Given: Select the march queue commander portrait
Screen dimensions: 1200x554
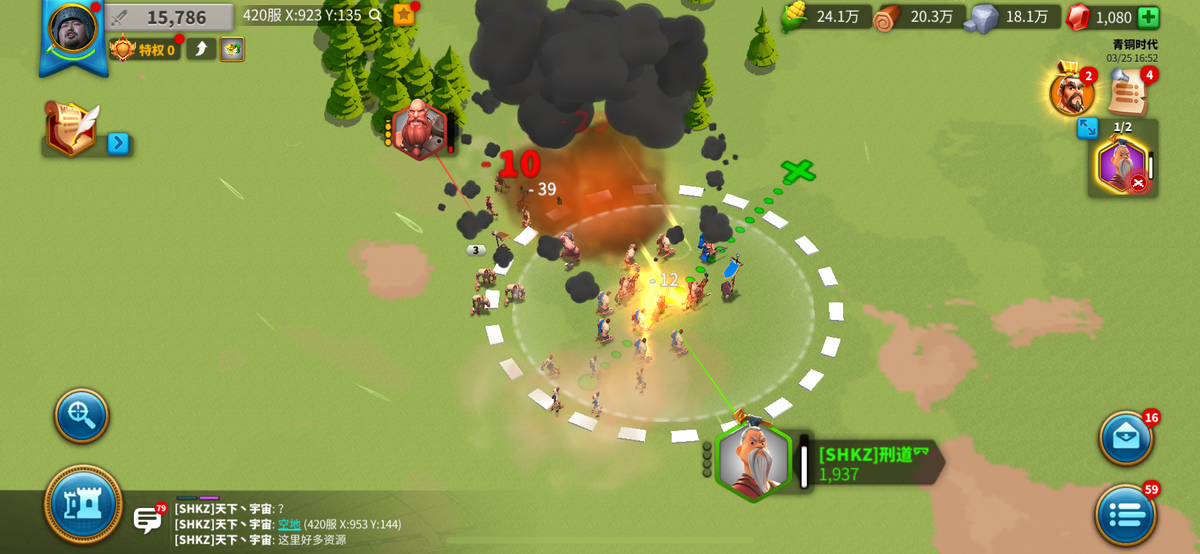Looking at the screenshot, I should (1122, 165).
